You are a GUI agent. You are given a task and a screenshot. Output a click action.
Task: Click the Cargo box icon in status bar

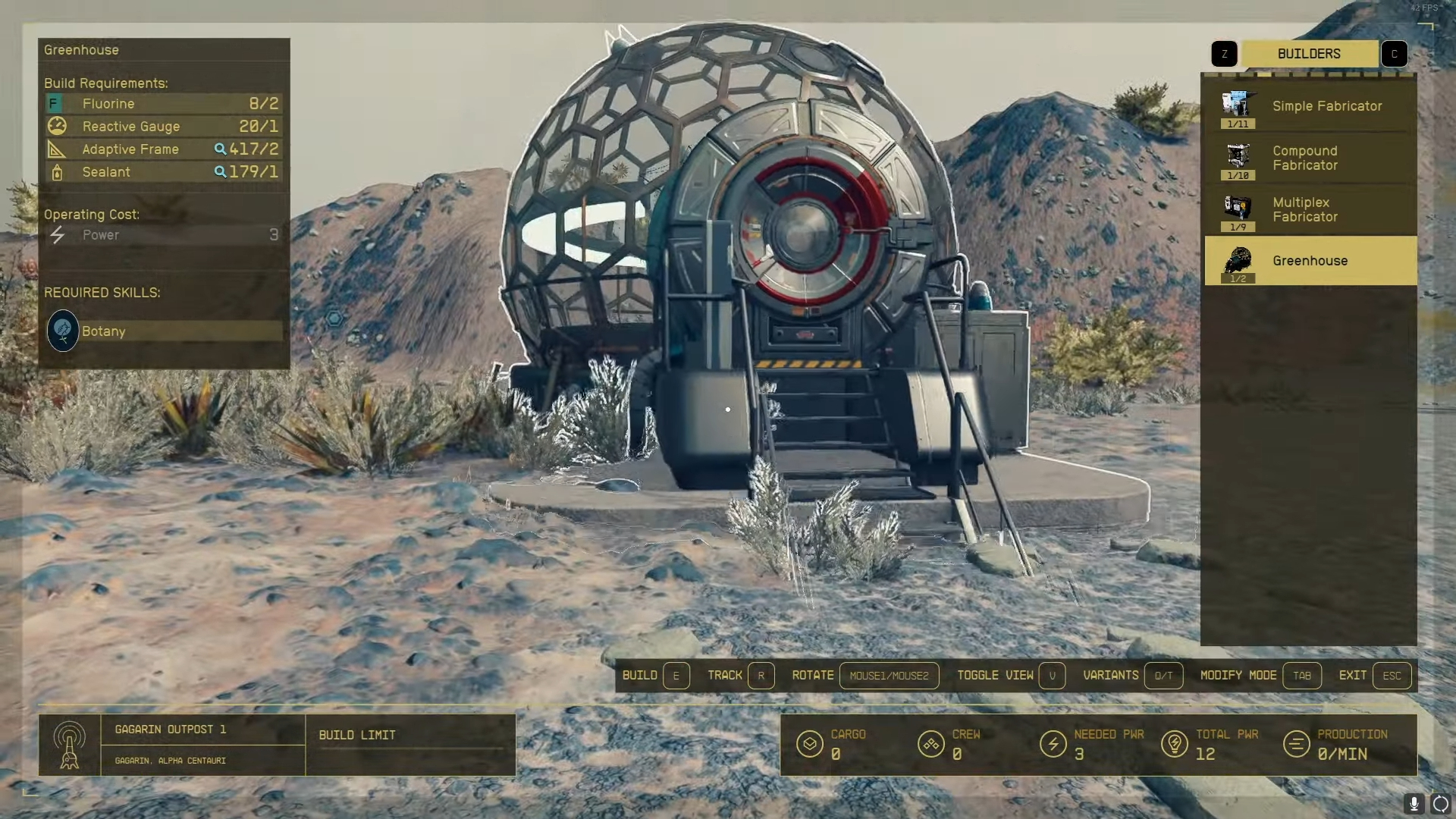(810, 744)
